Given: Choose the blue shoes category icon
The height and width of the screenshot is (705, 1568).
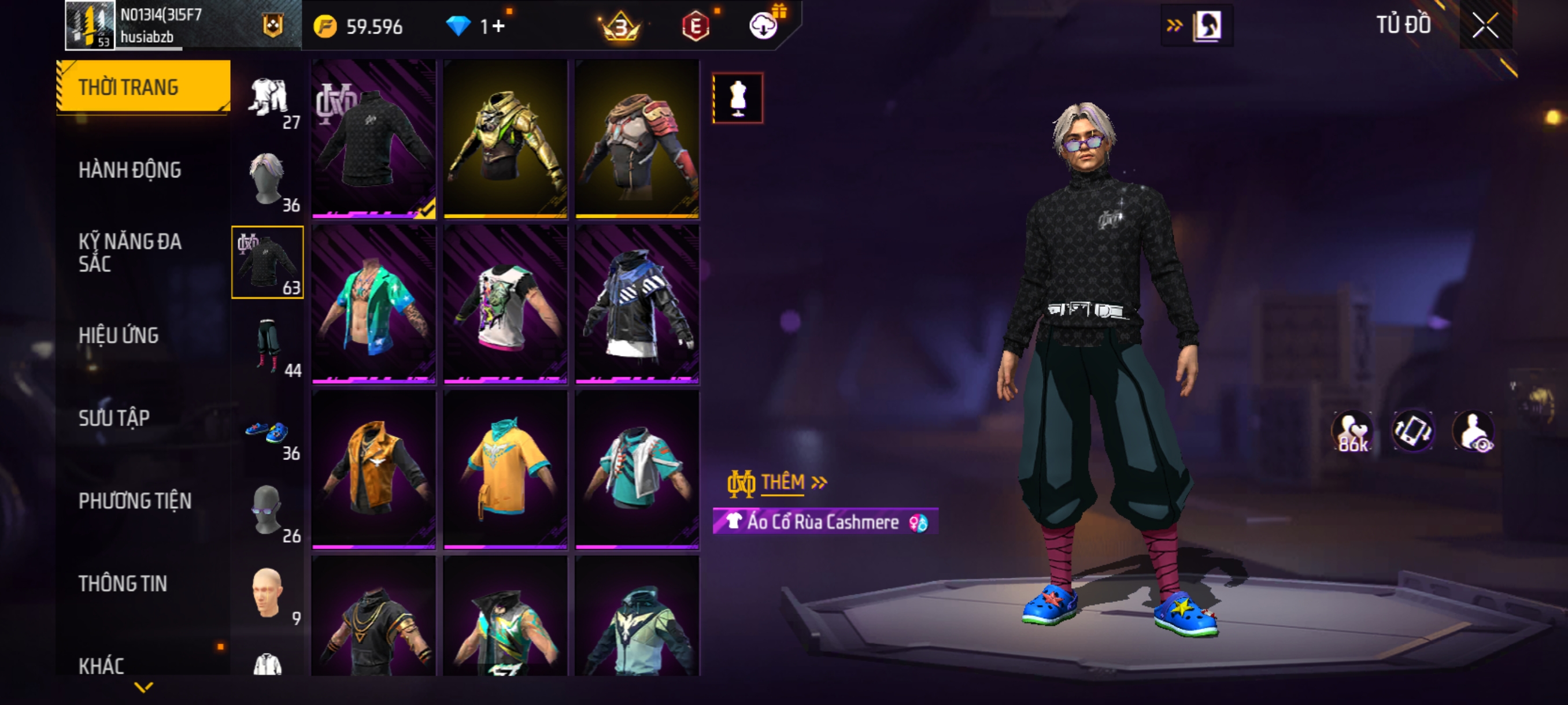Looking at the screenshot, I should pos(268,433).
